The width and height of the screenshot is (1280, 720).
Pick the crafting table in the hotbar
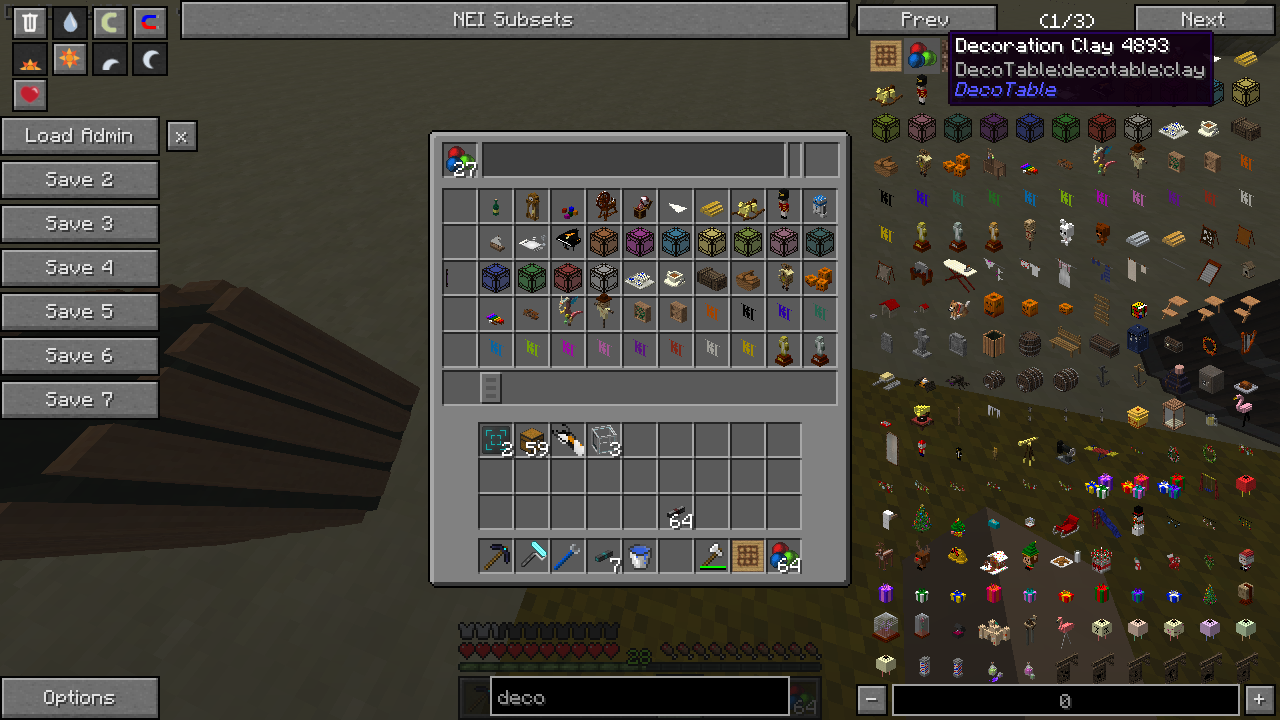point(748,556)
